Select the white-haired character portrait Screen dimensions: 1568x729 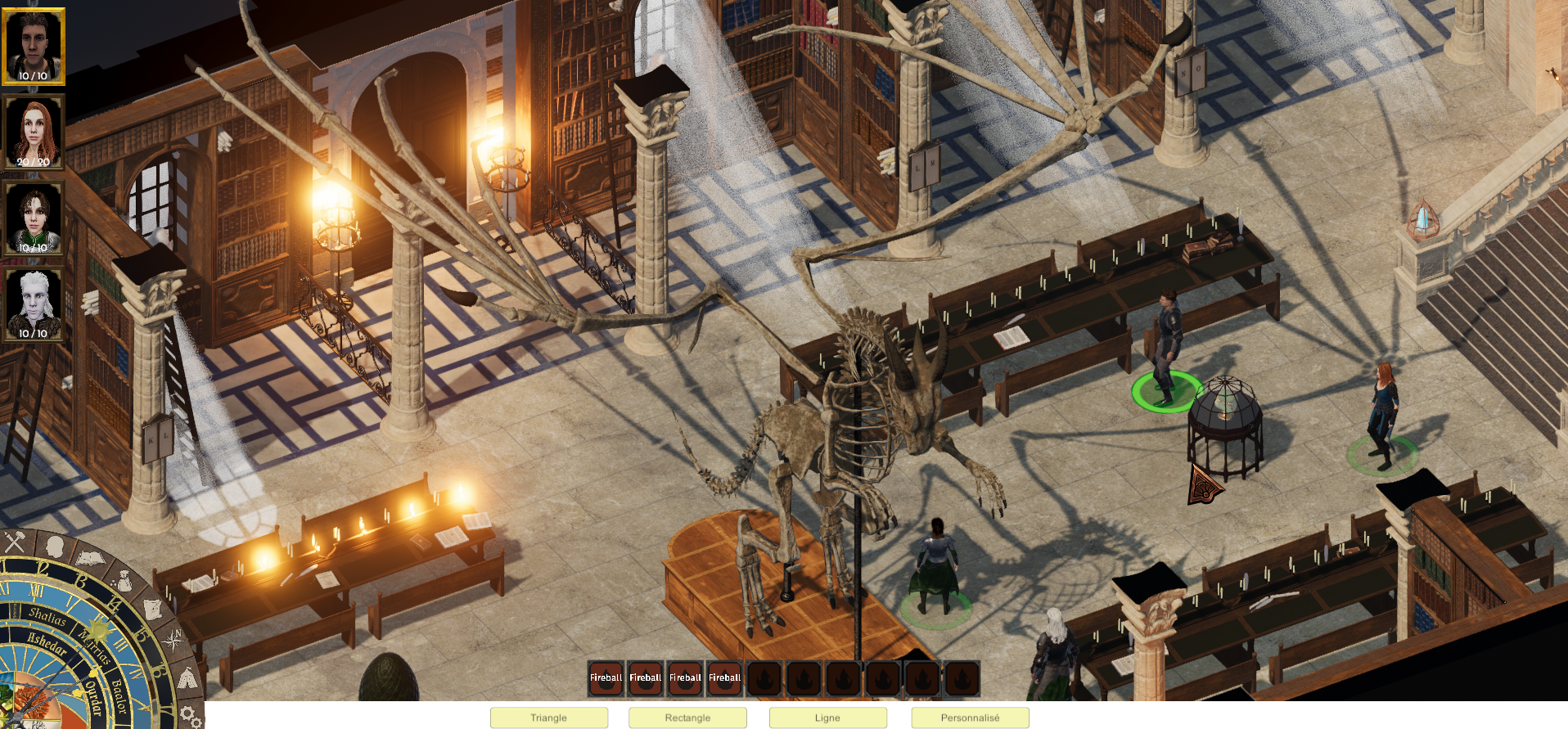(x=34, y=304)
